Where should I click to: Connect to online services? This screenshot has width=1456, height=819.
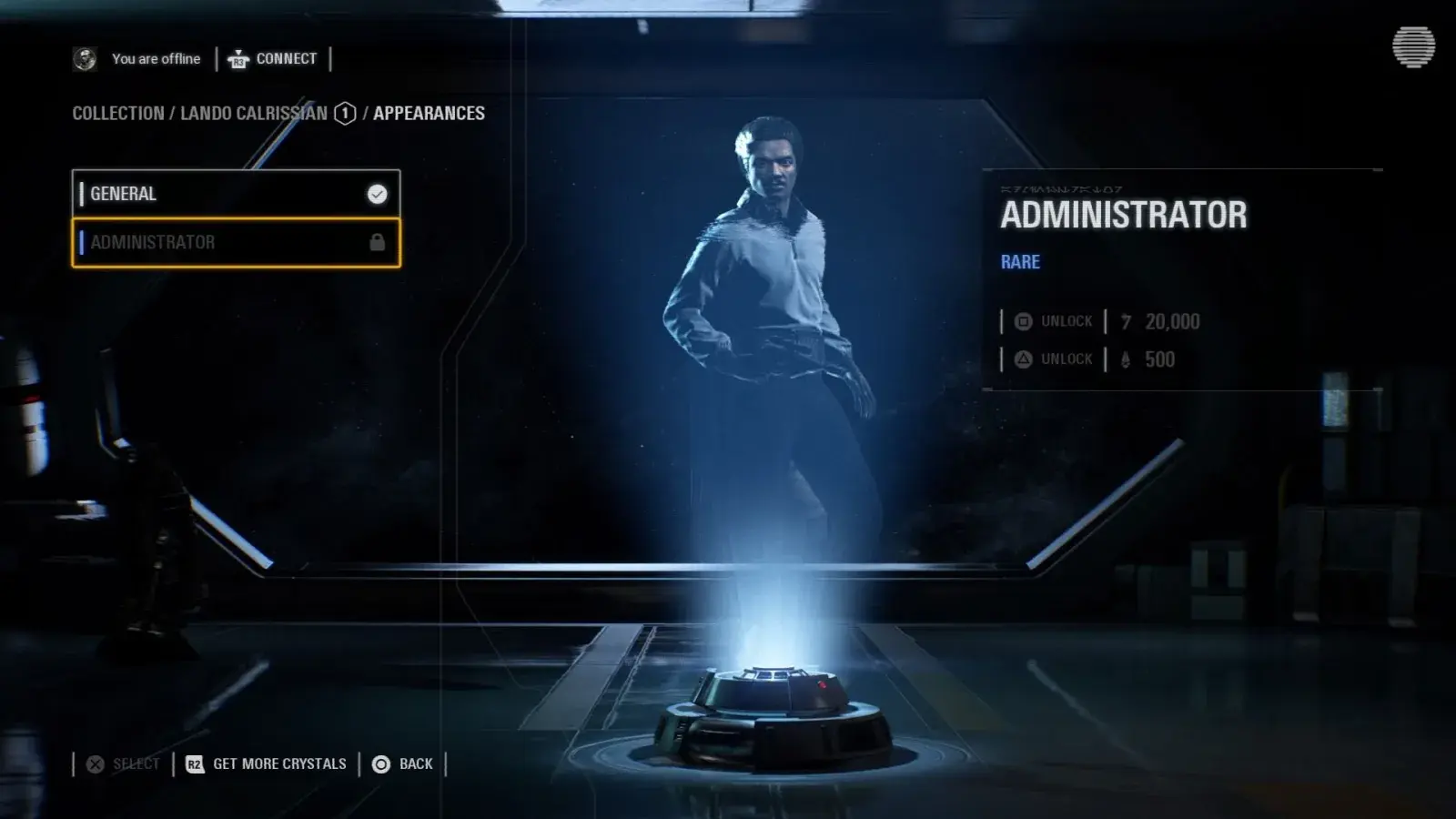(x=273, y=59)
